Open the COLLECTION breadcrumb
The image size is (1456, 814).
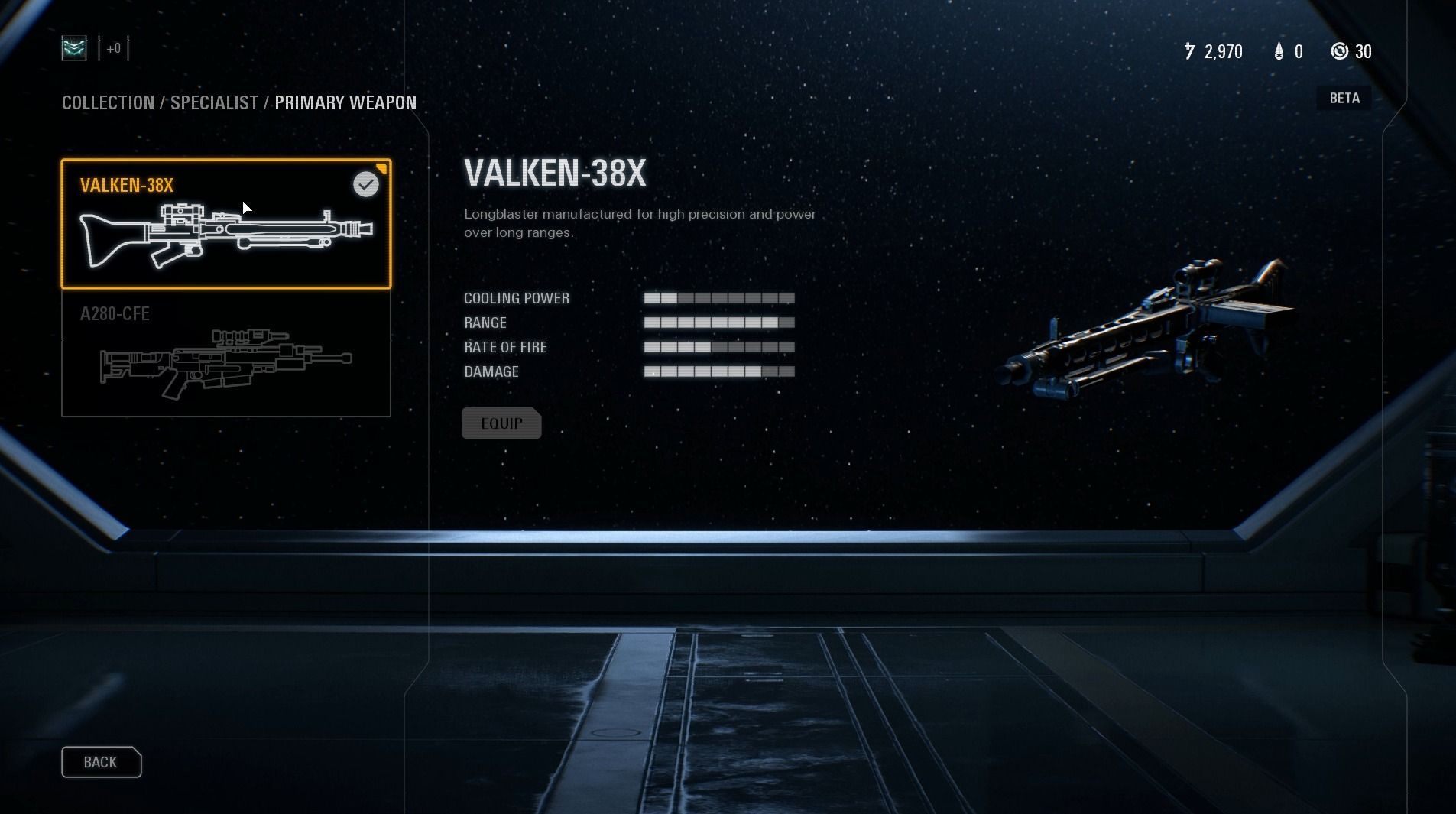(108, 102)
